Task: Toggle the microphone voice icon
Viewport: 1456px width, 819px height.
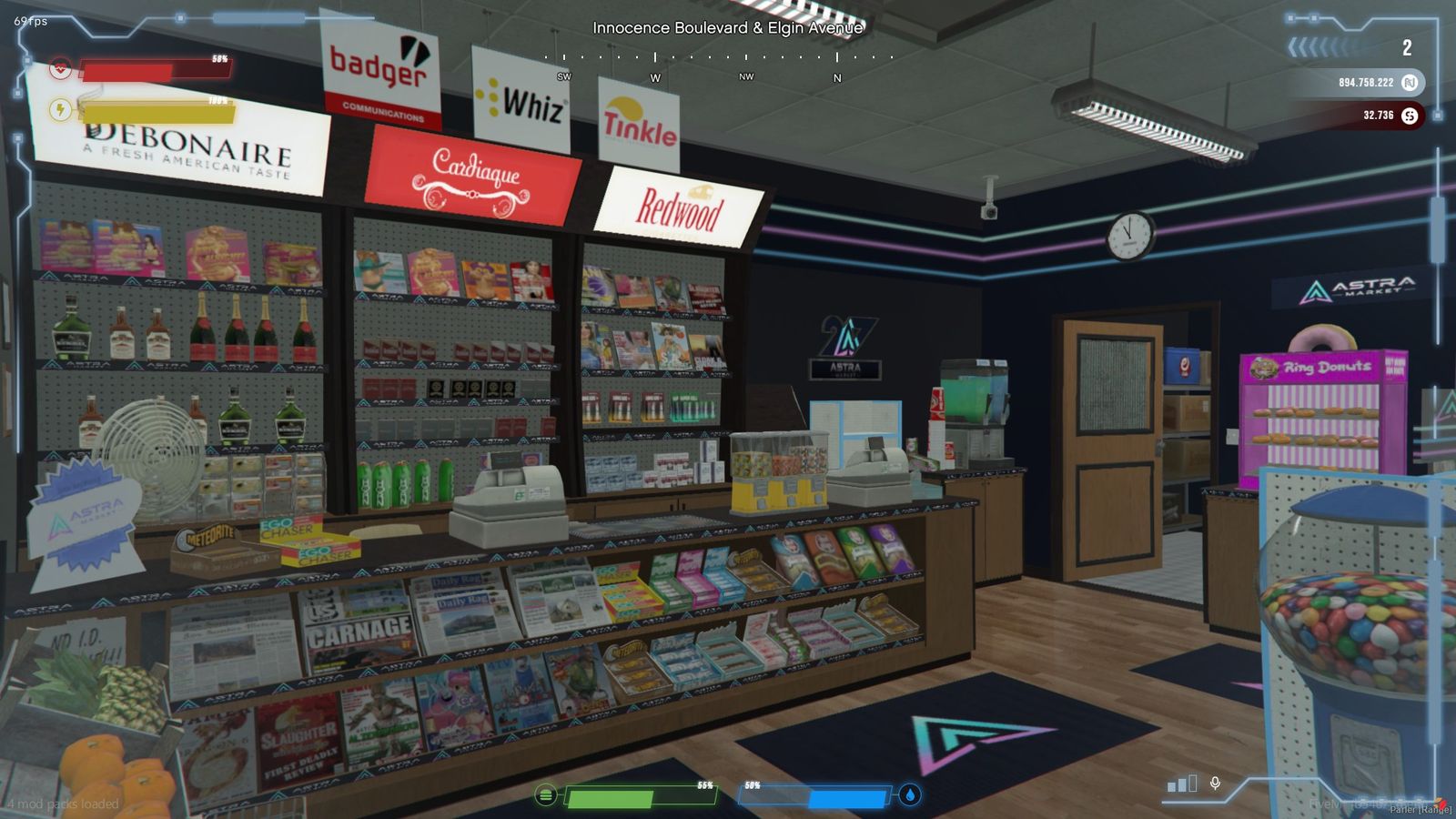Action: point(1215,783)
